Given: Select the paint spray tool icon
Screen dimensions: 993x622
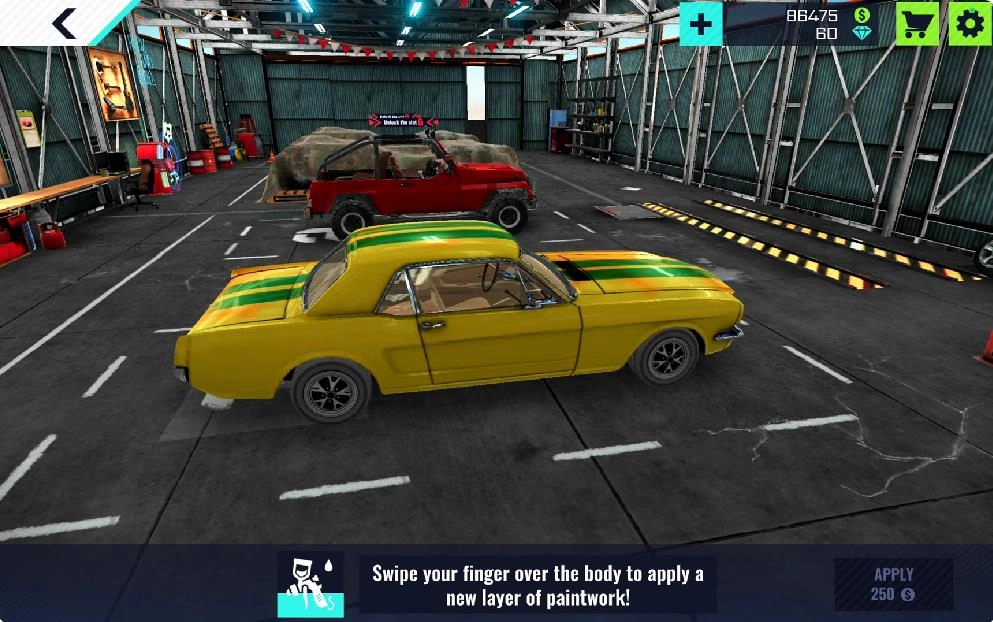Looking at the screenshot, I should 310,584.
